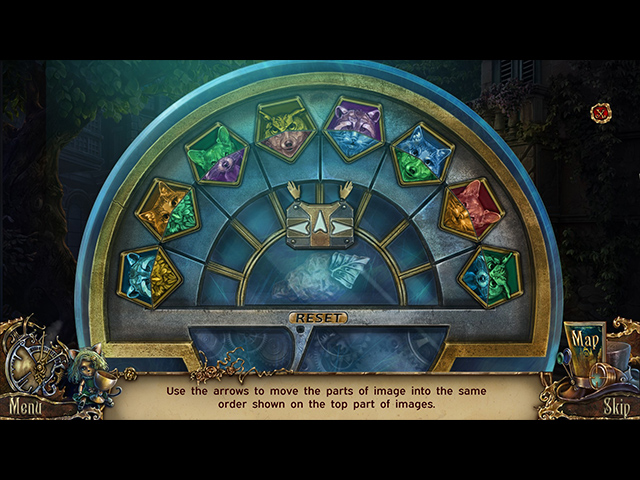Click the RESET button
Viewport: 640px width, 480px height.
click(319, 318)
